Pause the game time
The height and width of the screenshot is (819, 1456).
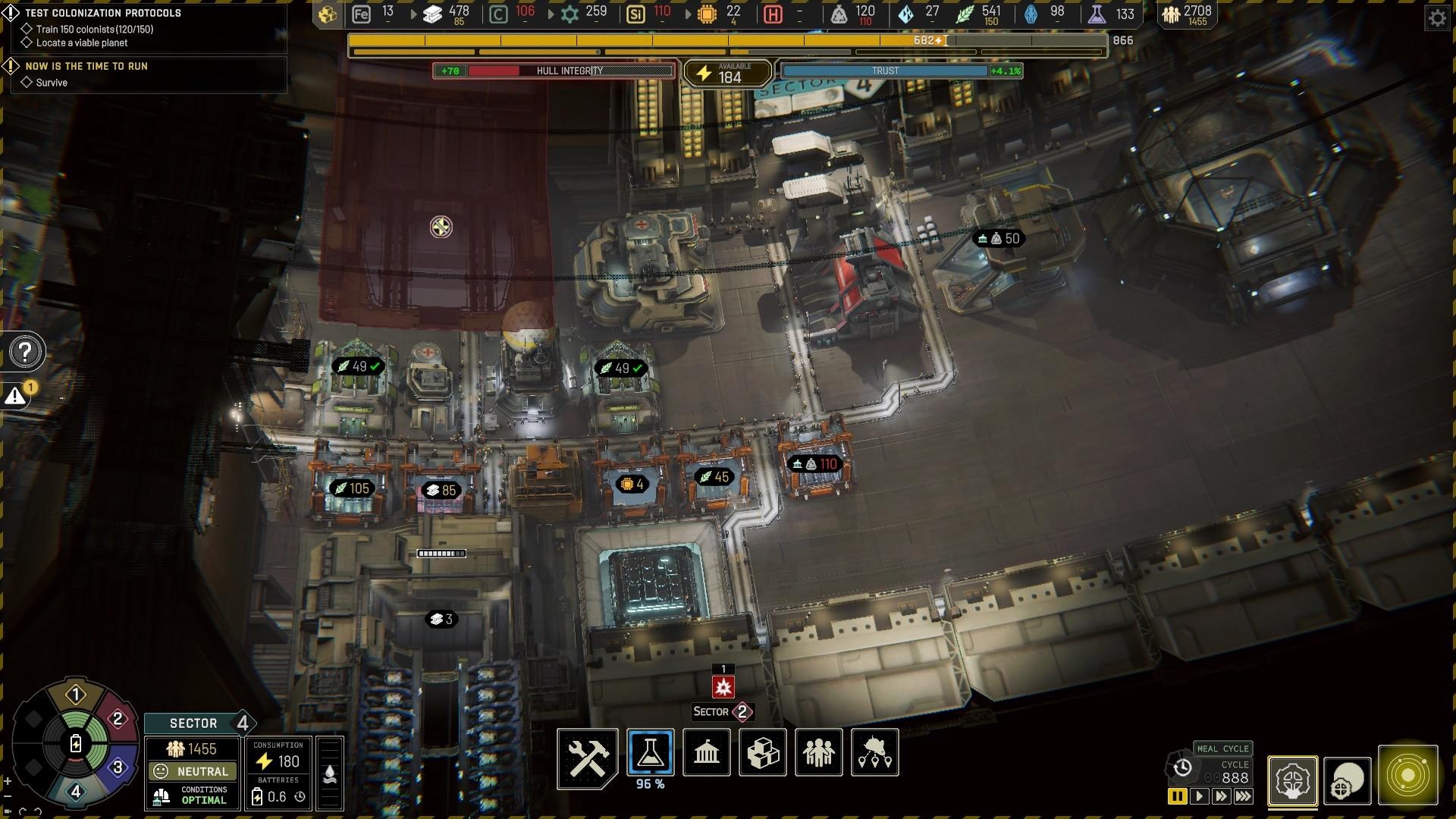1177,796
